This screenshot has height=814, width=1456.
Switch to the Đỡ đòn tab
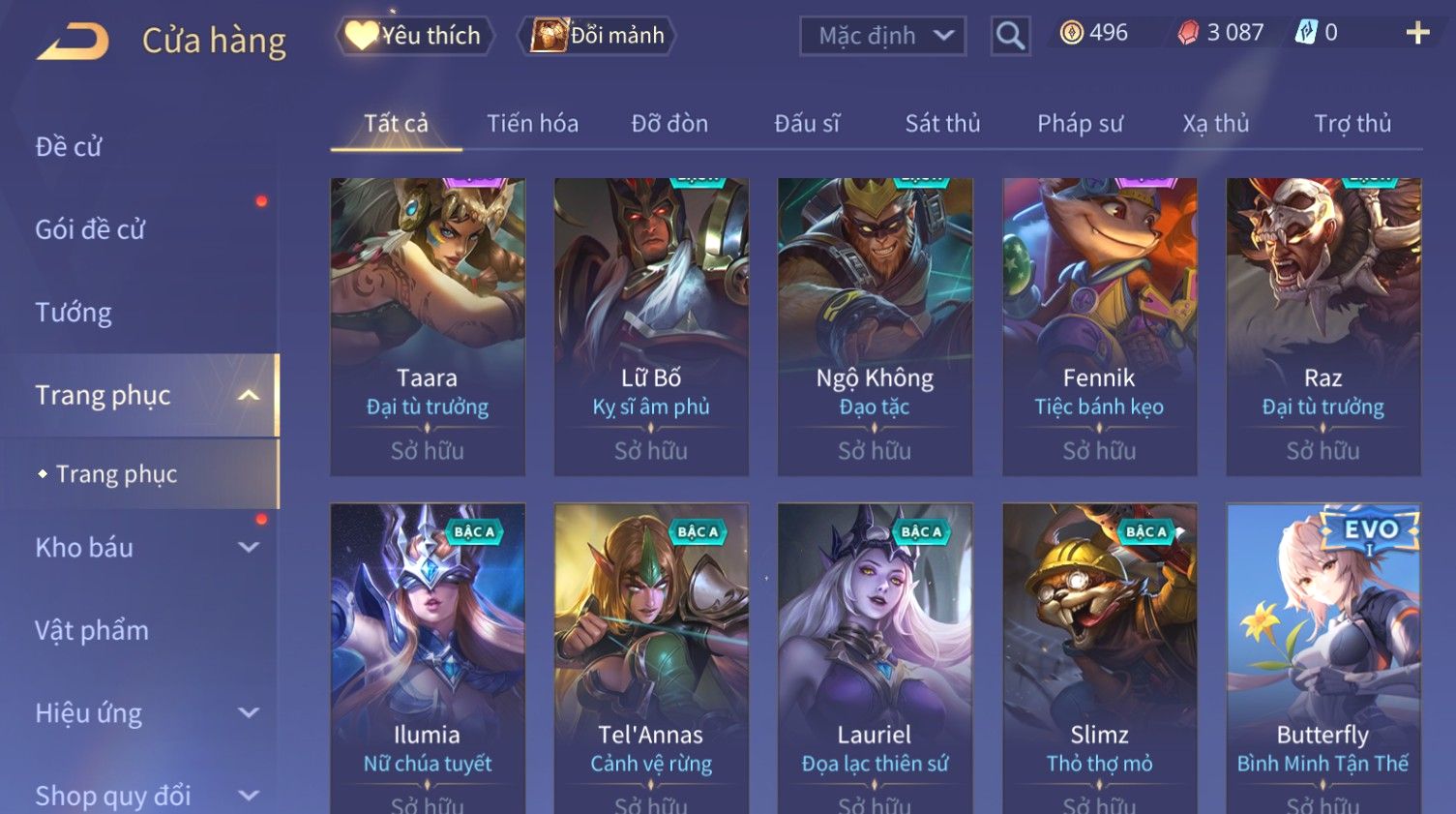pyautogui.click(x=669, y=124)
